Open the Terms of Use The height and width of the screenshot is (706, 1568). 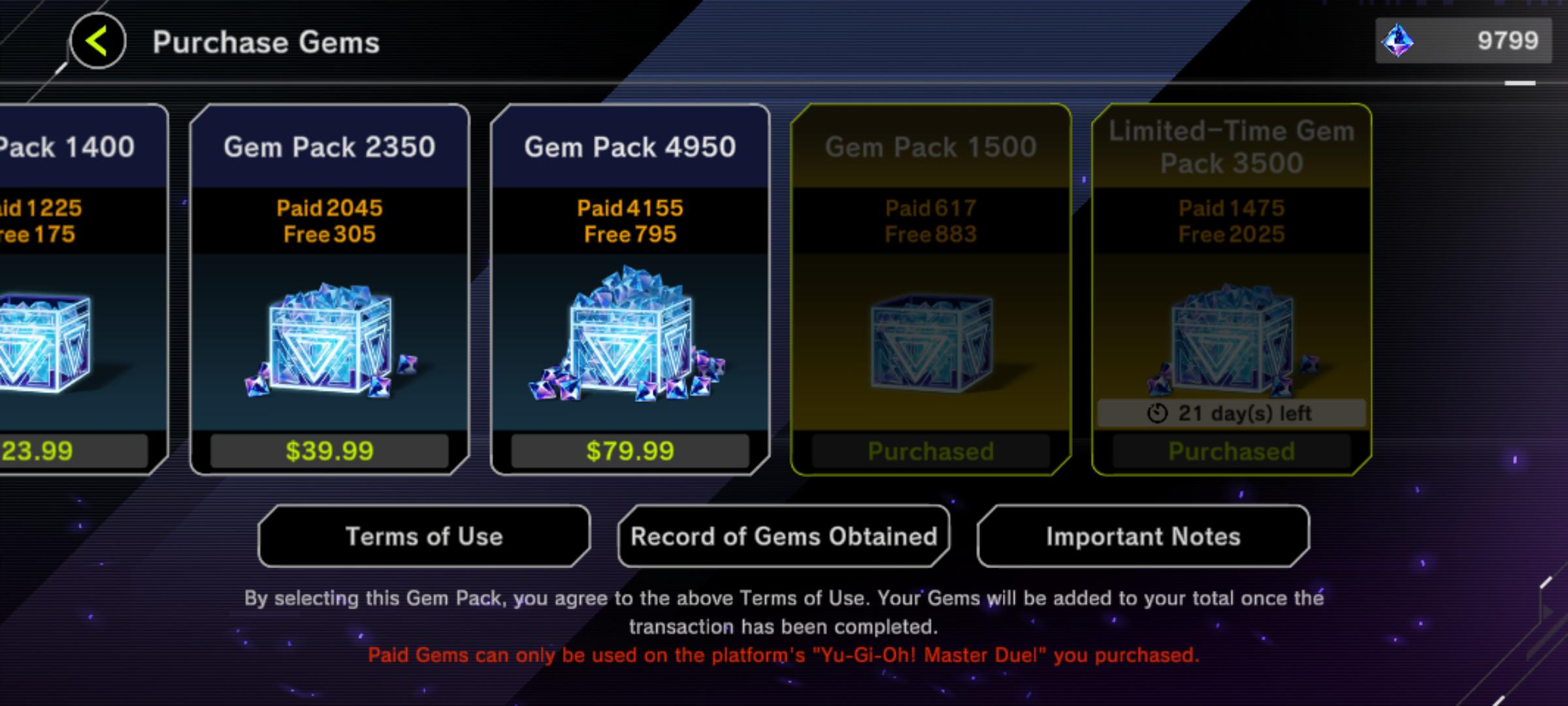pyautogui.click(x=423, y=536)
